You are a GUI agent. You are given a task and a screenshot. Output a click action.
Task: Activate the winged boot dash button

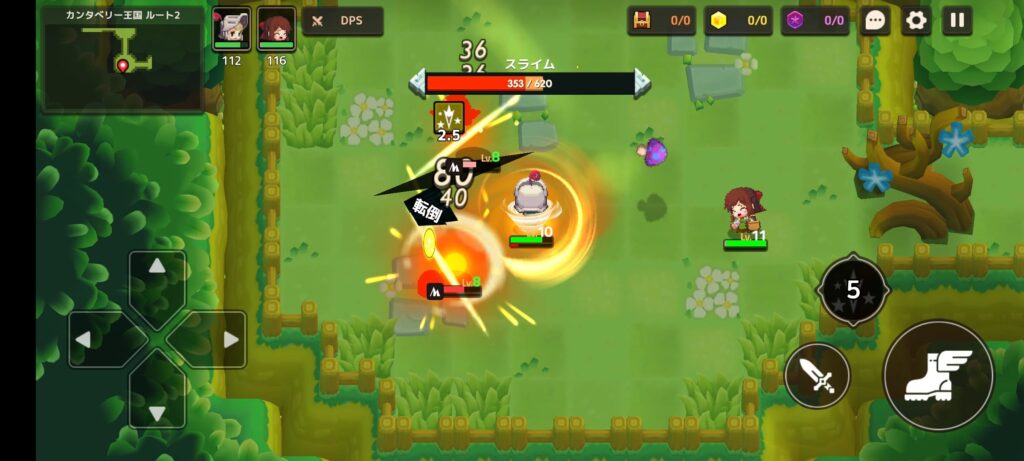pos(937,376)
